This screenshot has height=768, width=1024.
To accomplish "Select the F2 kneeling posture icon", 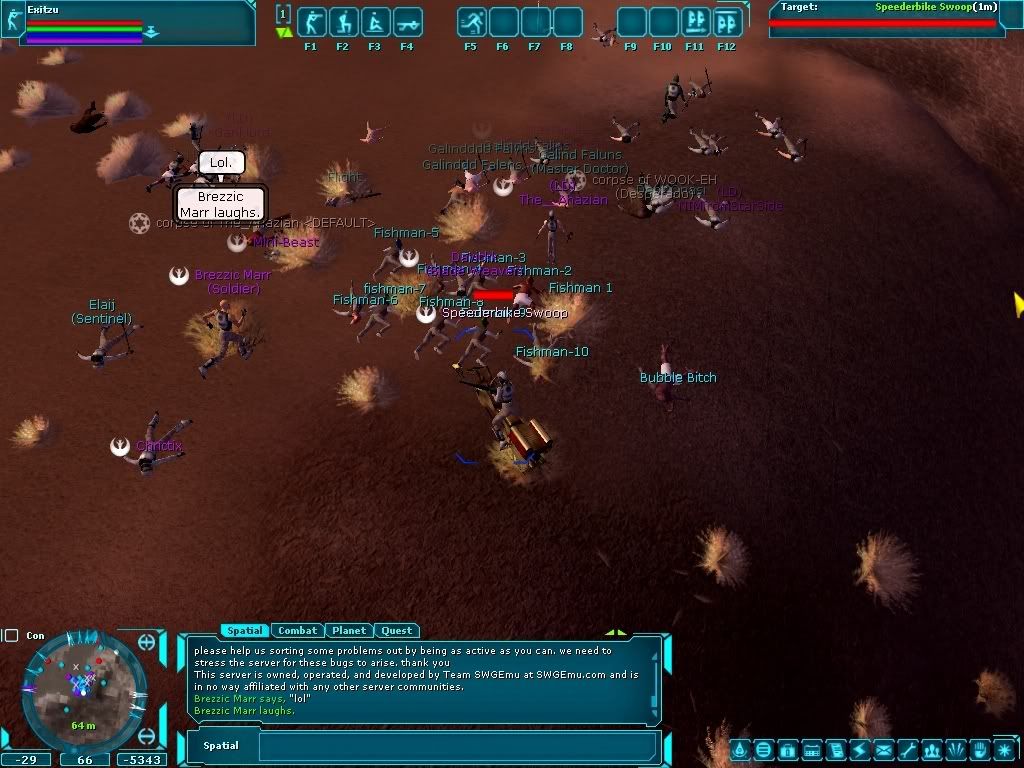I will (343, 23).
